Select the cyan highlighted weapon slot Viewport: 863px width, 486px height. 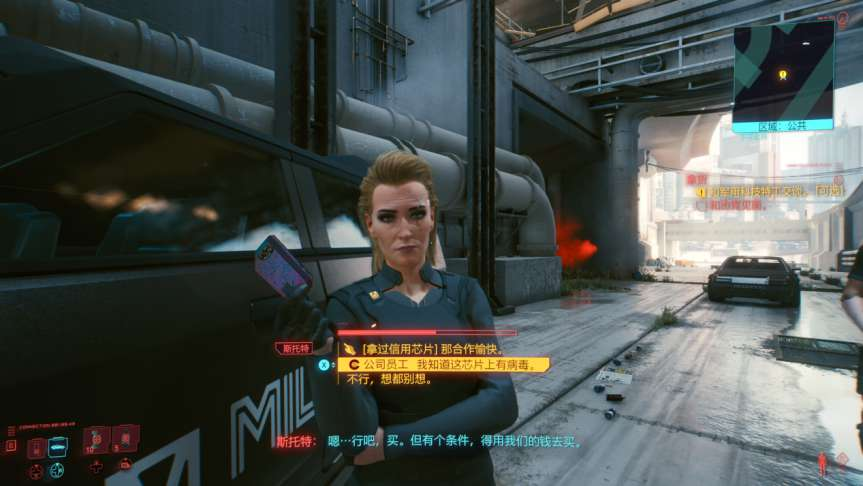59,446
